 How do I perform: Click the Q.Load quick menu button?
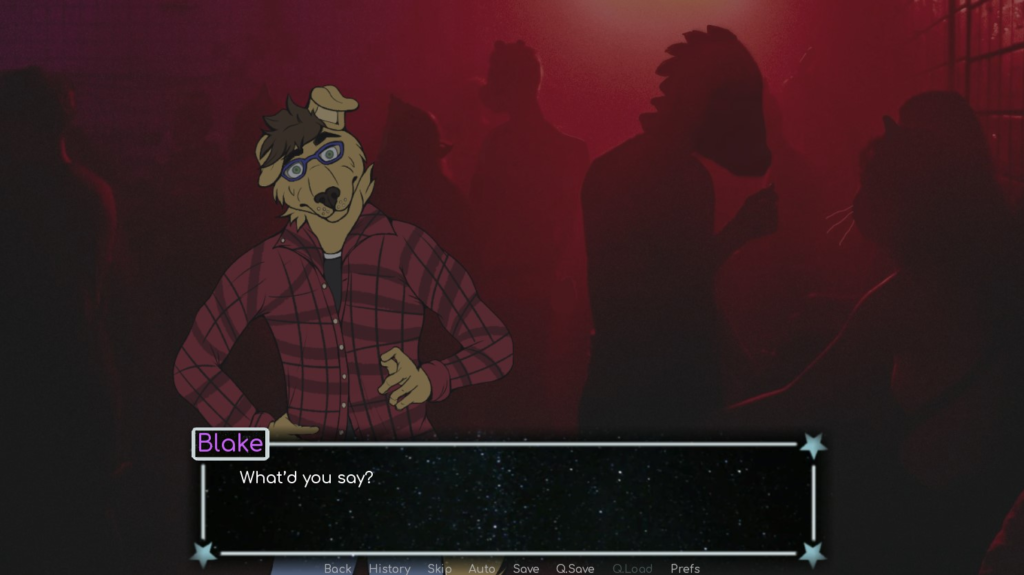(x=632, y=568)
